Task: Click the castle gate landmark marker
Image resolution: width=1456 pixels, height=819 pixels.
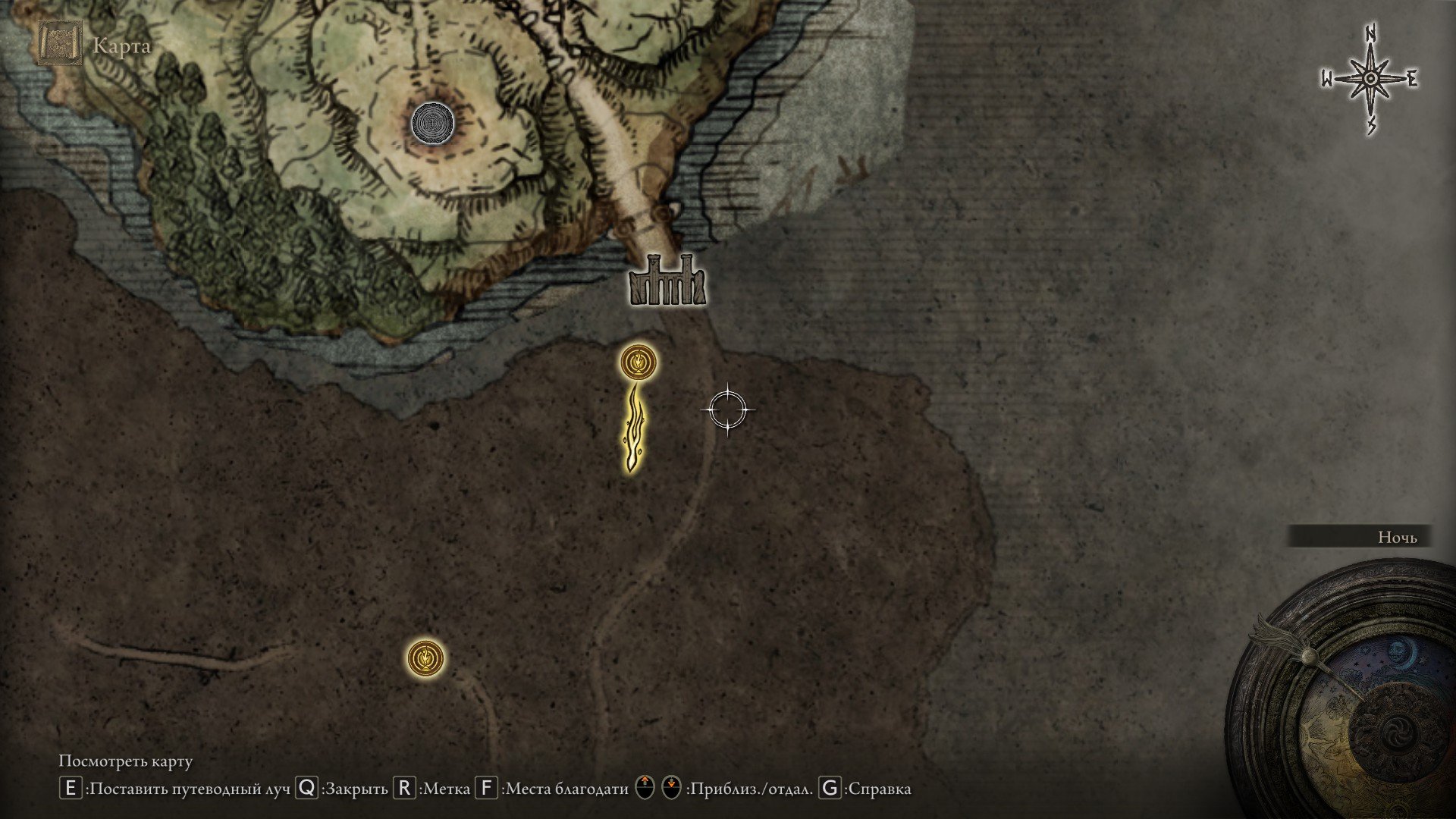Action: point(667,281)
